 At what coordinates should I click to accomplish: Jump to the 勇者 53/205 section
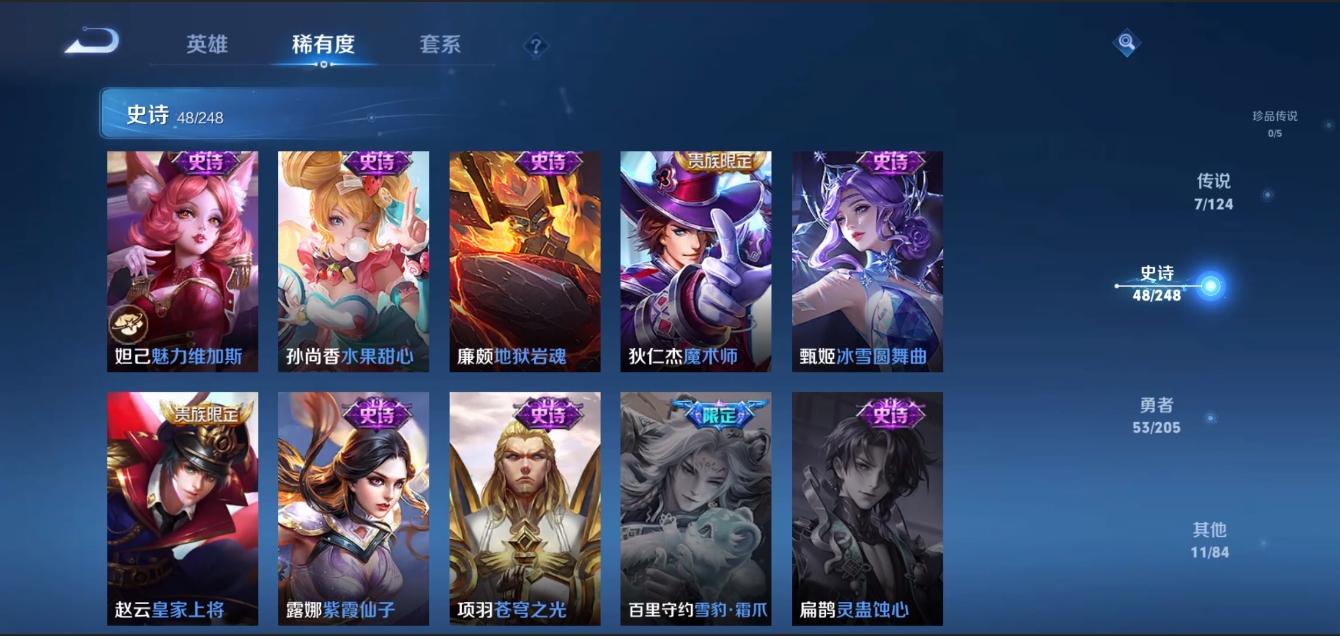click(1159, 415)
